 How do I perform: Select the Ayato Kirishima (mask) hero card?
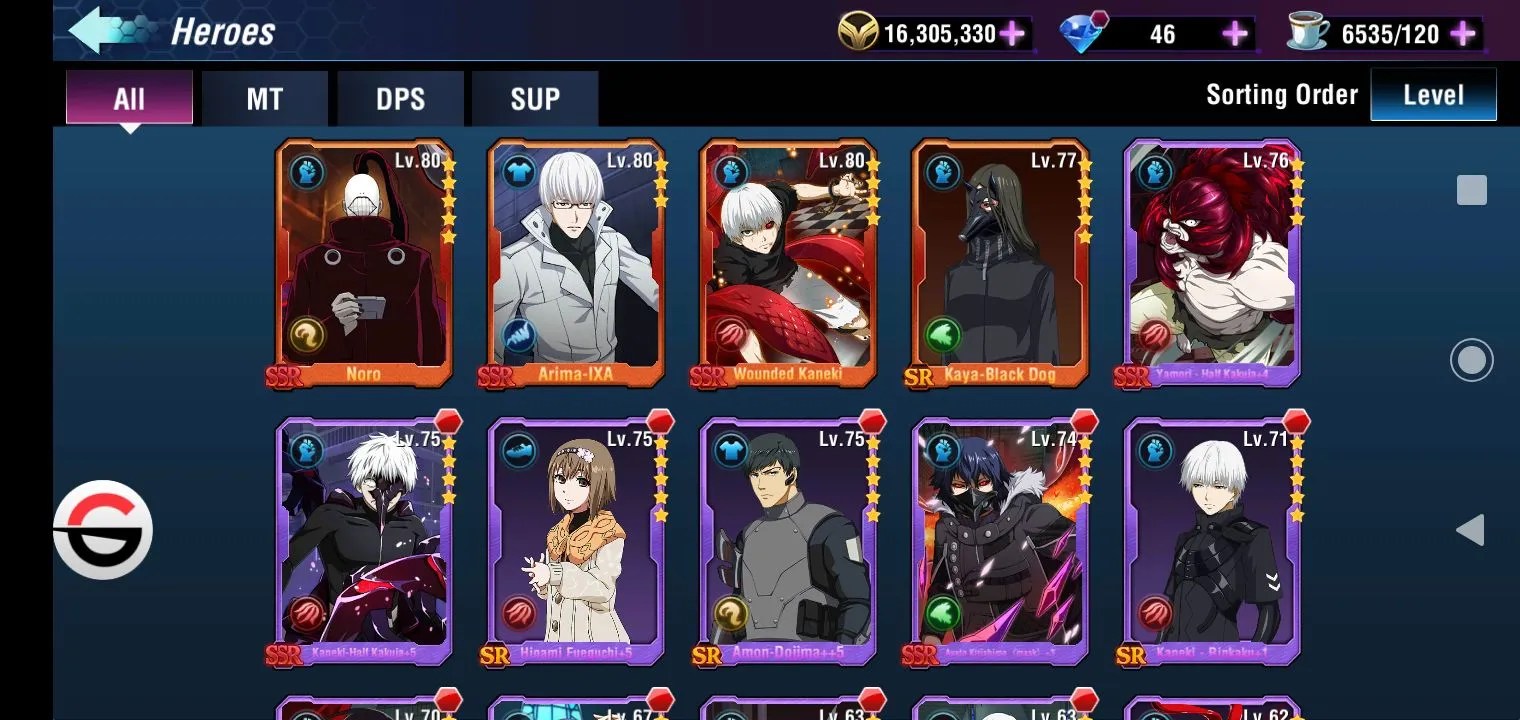pos(1000,540)
